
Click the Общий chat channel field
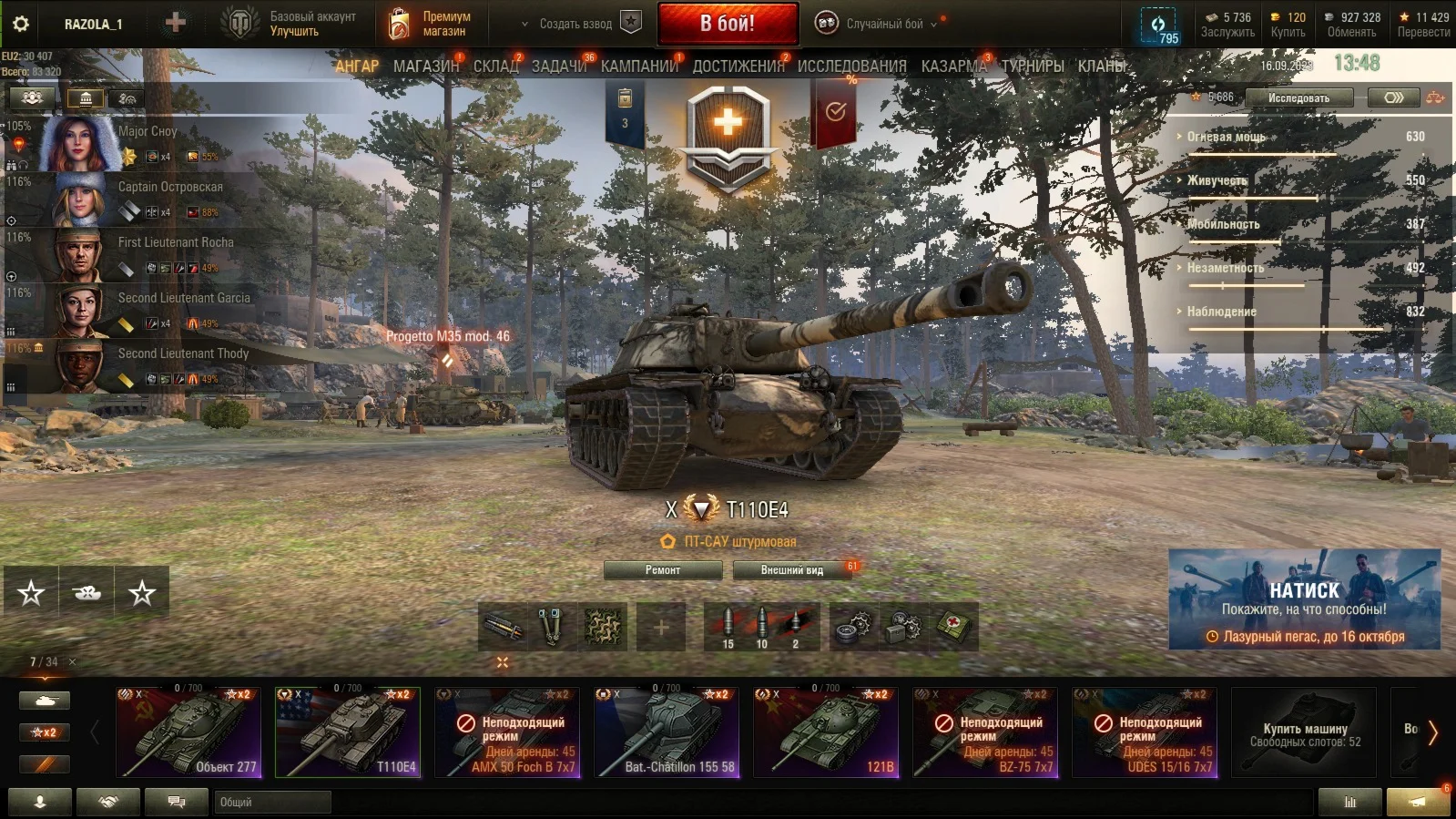pyautogui.click(x=273, y=803)
